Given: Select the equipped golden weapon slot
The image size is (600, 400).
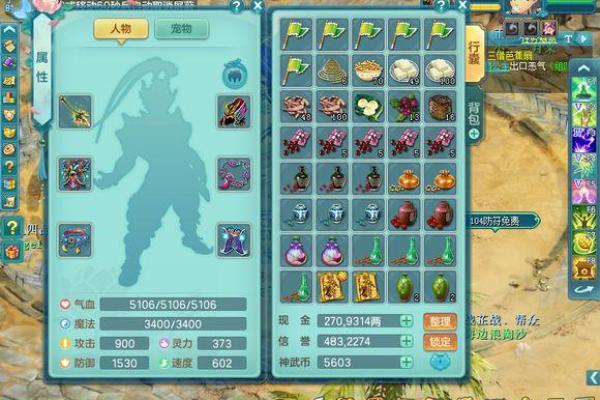Looking at the screenshot, I should point(75,110).
